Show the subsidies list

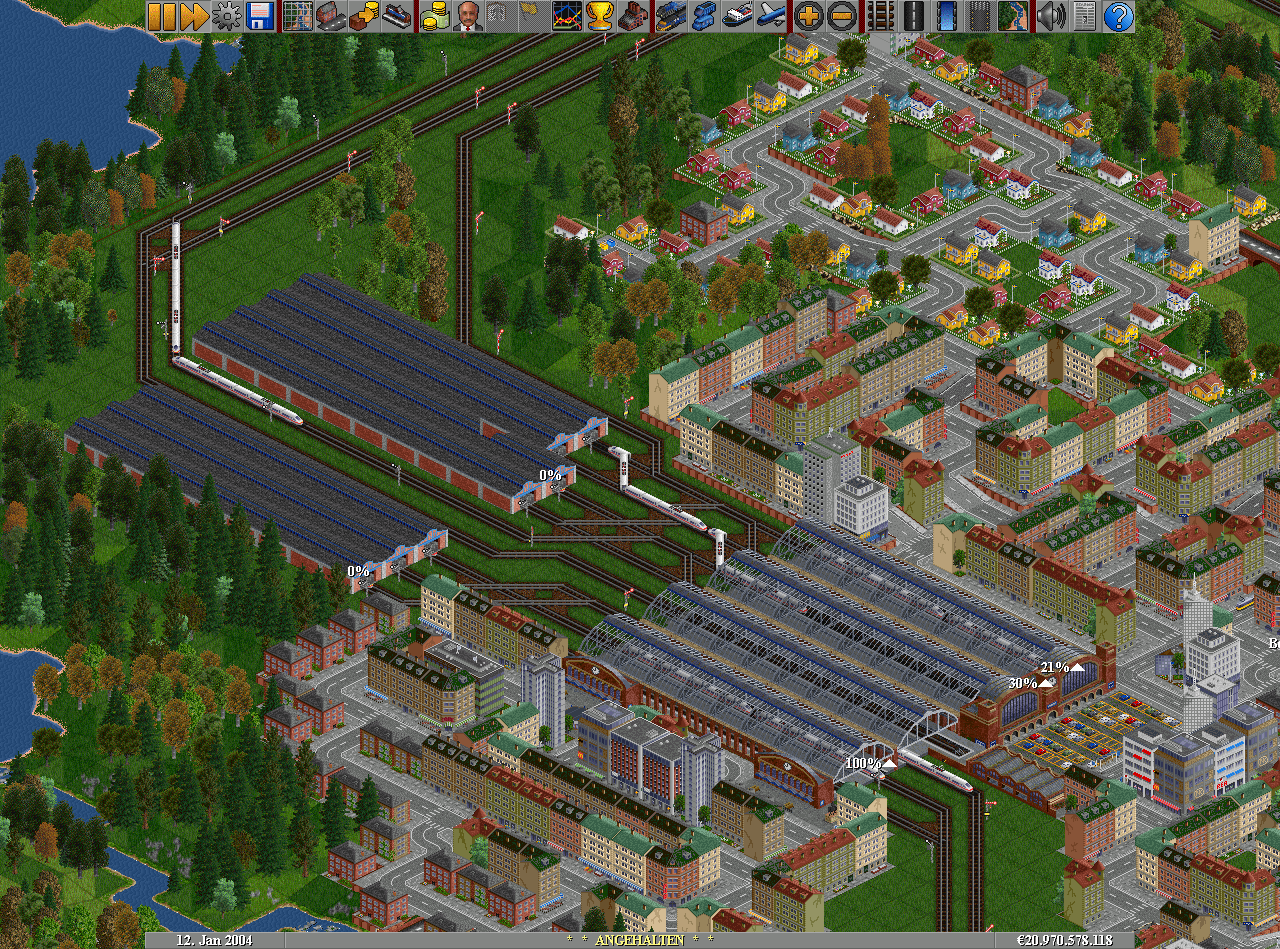pos(364,15)
